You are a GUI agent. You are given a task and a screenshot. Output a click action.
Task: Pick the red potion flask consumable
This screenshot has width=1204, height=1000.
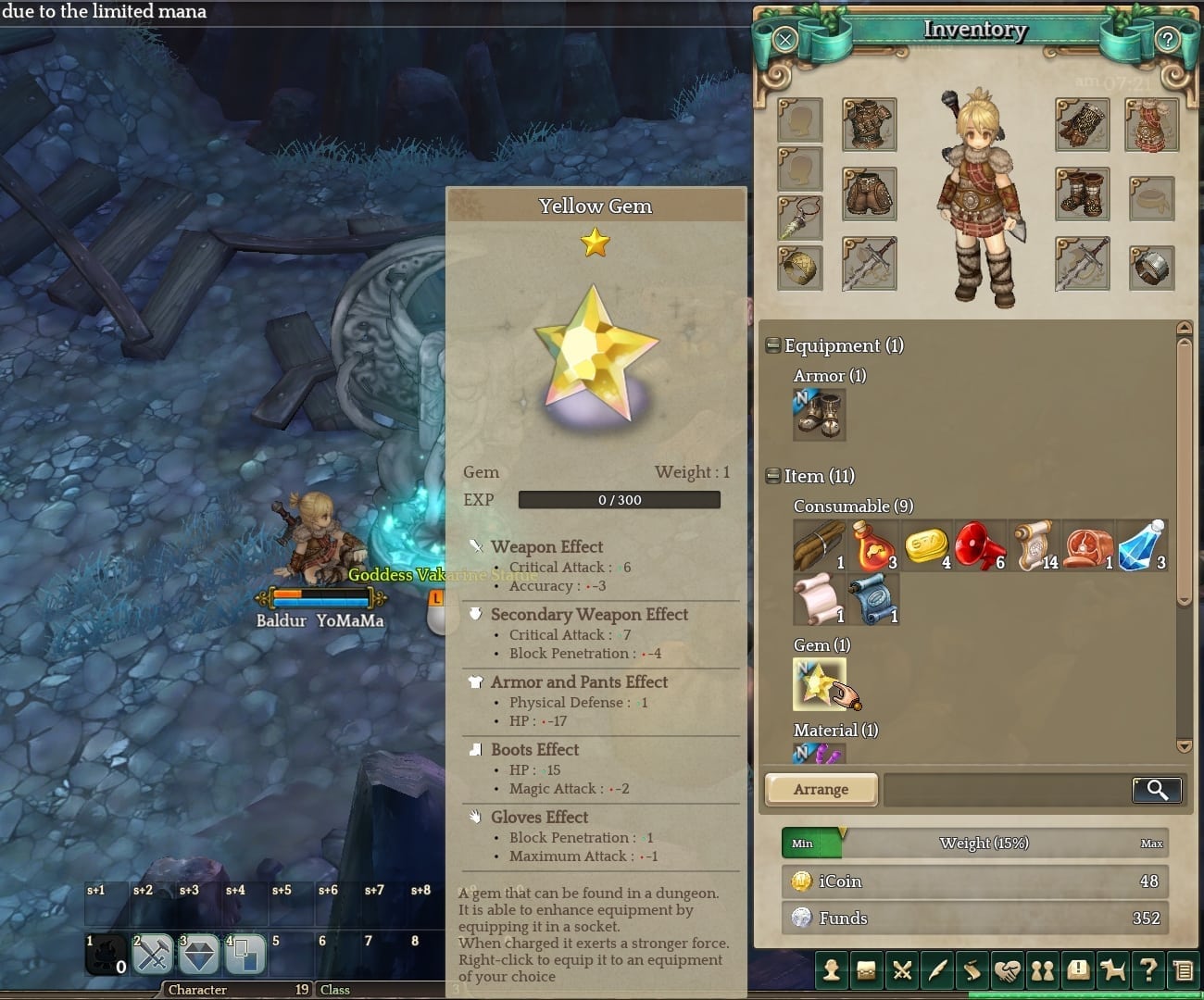point(872,545)
